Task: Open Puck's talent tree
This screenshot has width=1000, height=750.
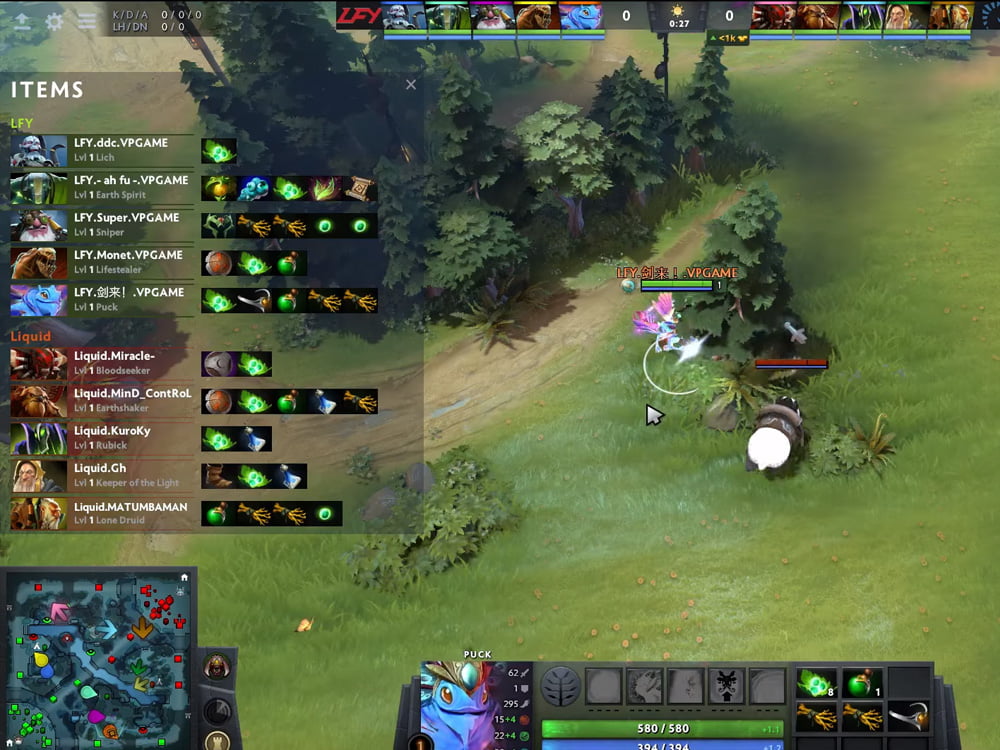Action: 560,686
